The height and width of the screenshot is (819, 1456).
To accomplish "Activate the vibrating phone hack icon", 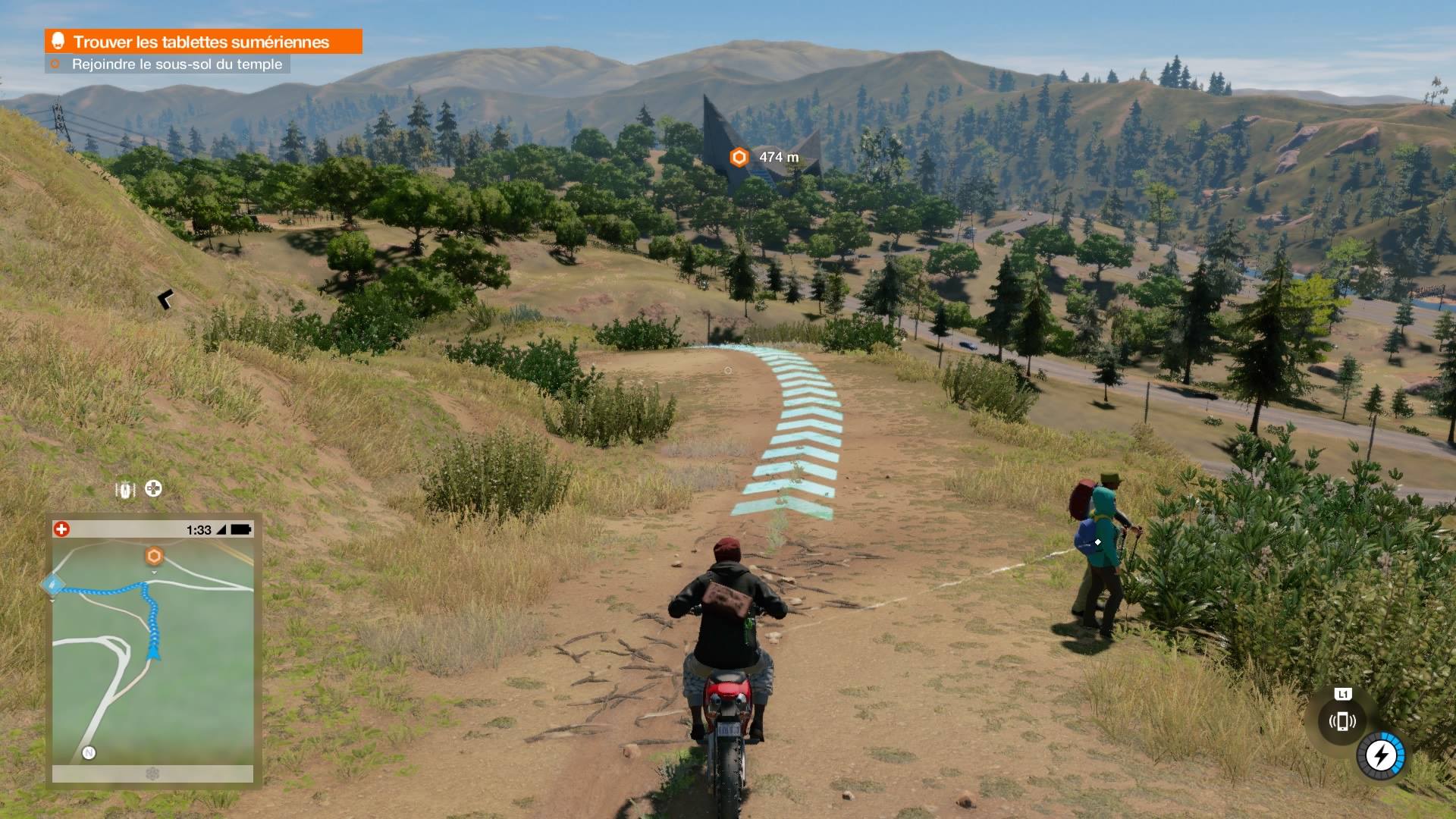I will (1341, 720).
